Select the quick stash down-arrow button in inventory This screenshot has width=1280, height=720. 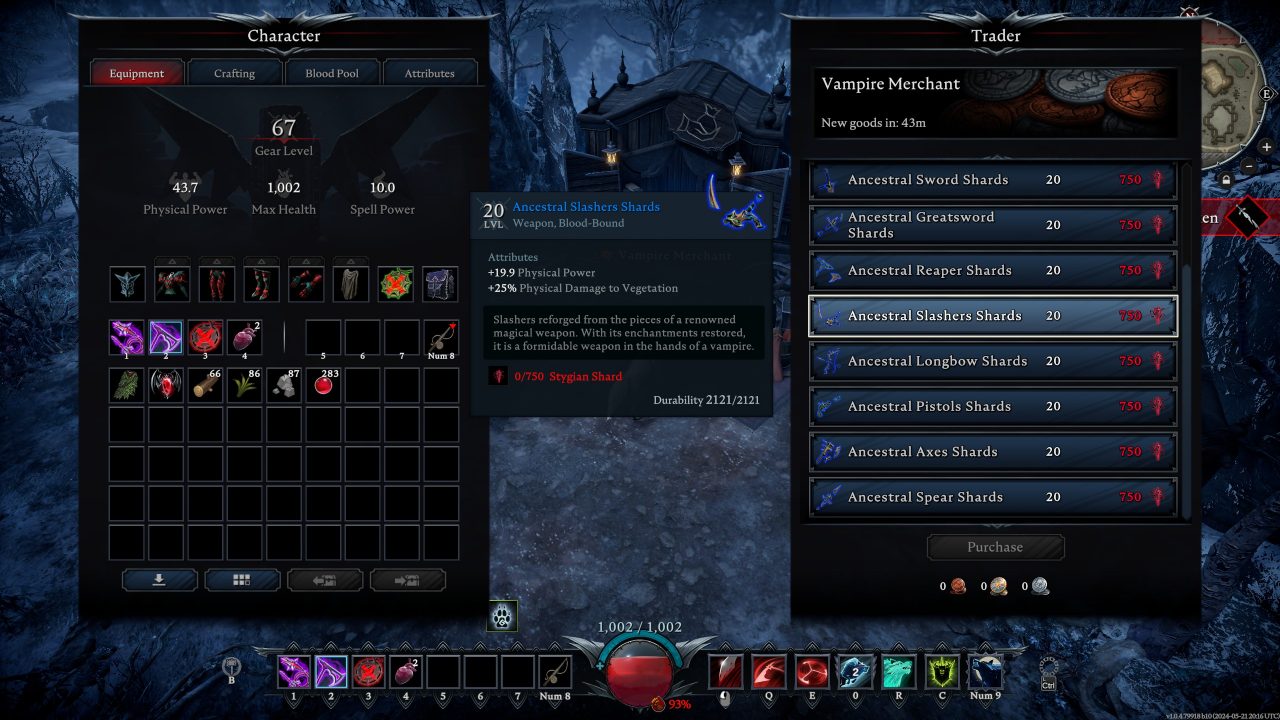(x=159, y=580)
